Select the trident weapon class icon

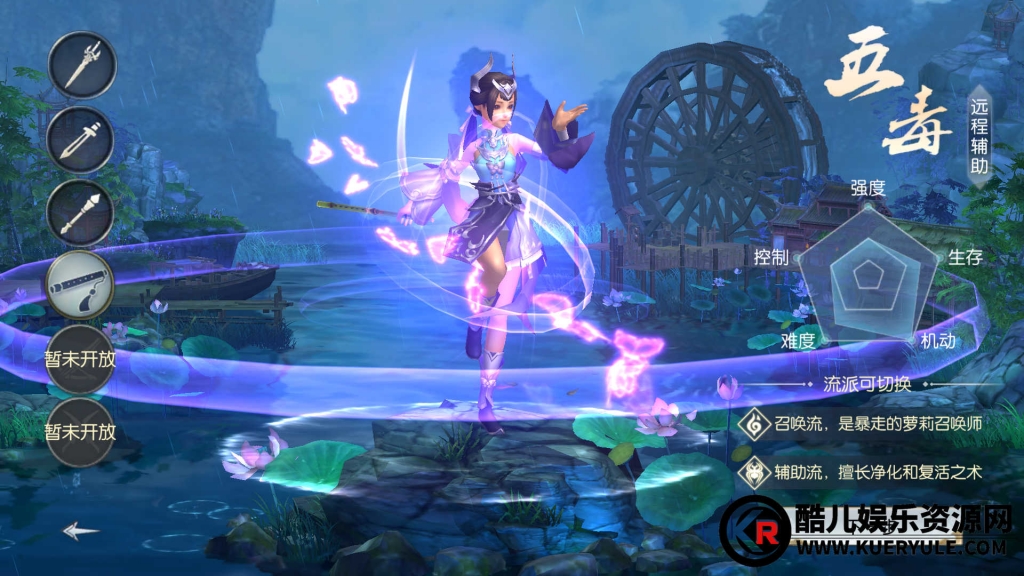click(81, 65)
